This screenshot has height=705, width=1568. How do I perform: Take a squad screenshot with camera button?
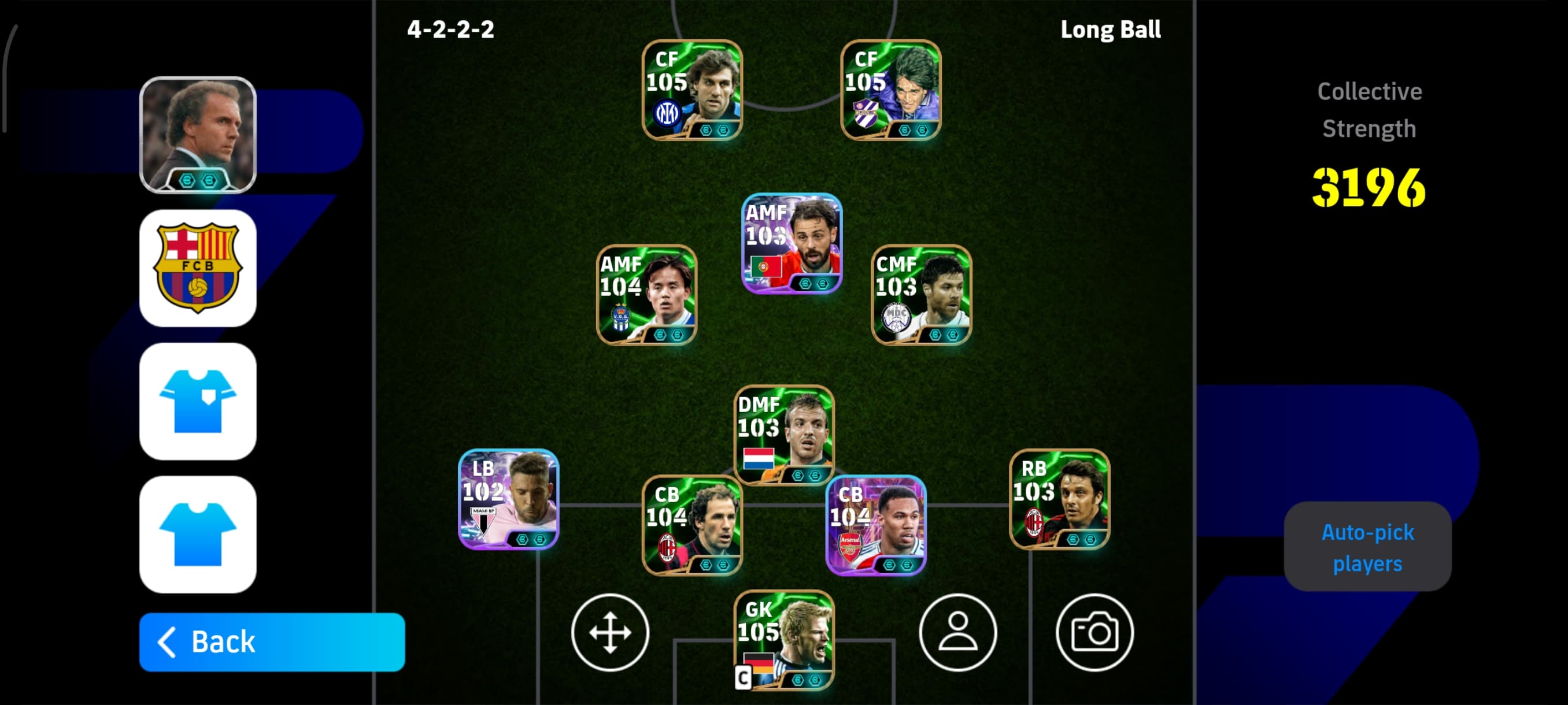point(1094,632)
